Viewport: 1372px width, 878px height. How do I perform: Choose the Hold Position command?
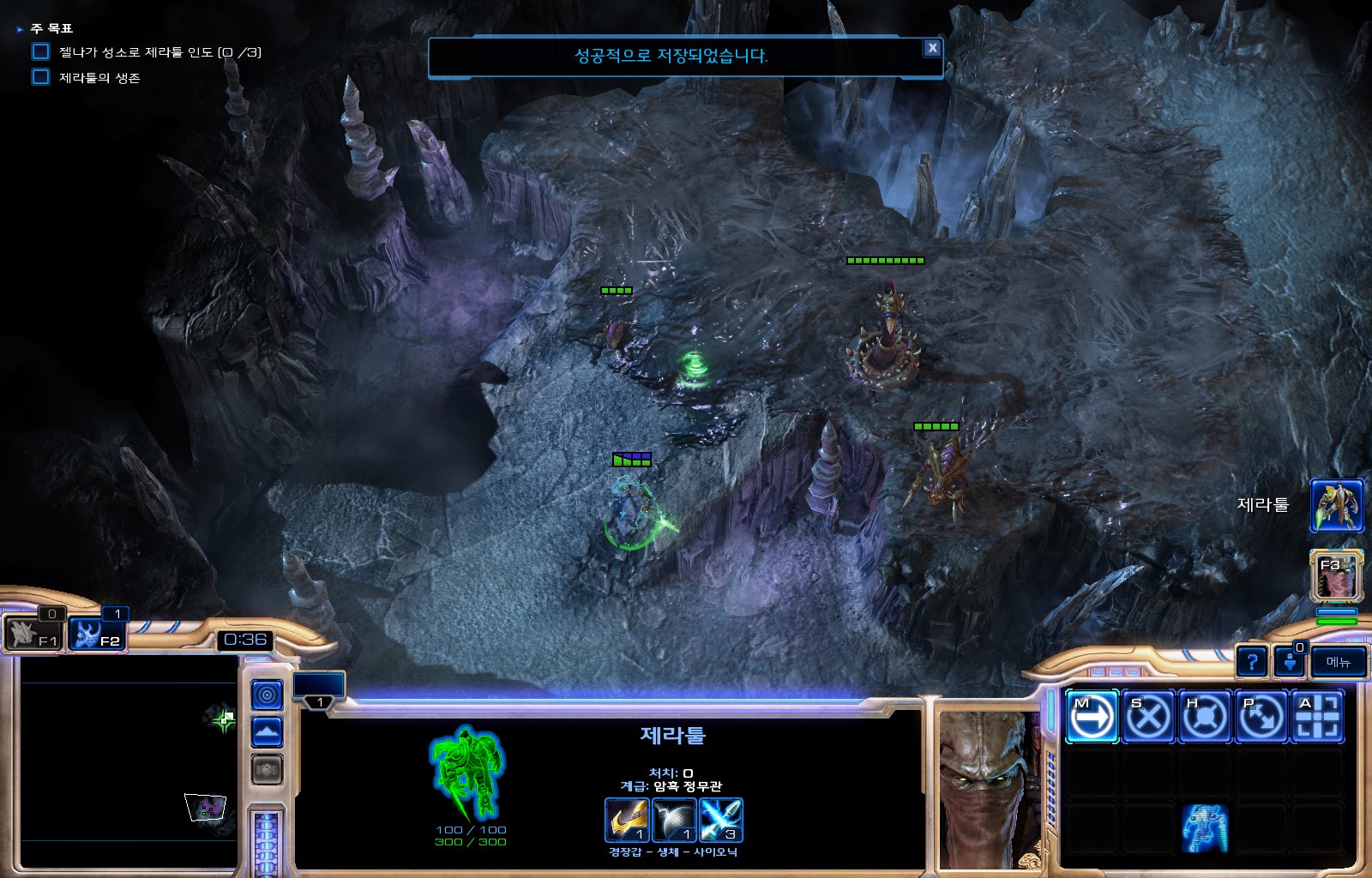tap(1205, 716)
